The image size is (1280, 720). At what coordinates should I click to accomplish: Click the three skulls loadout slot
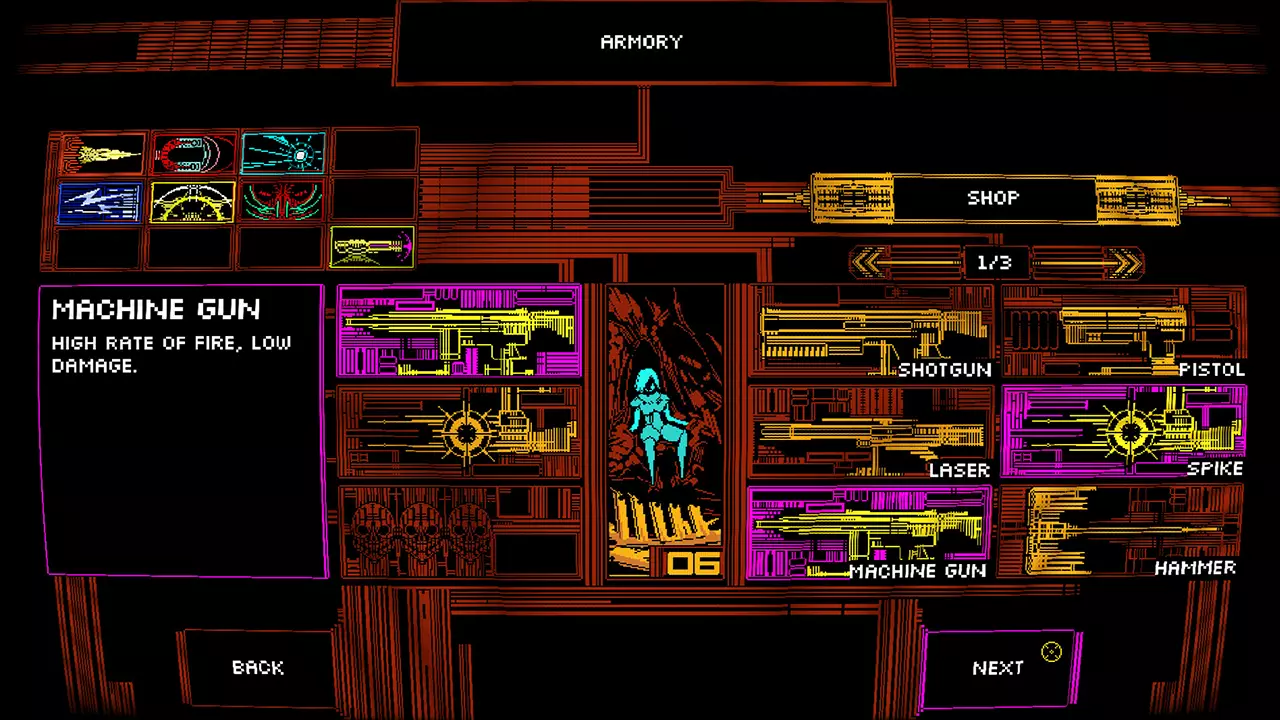point(460,532)
